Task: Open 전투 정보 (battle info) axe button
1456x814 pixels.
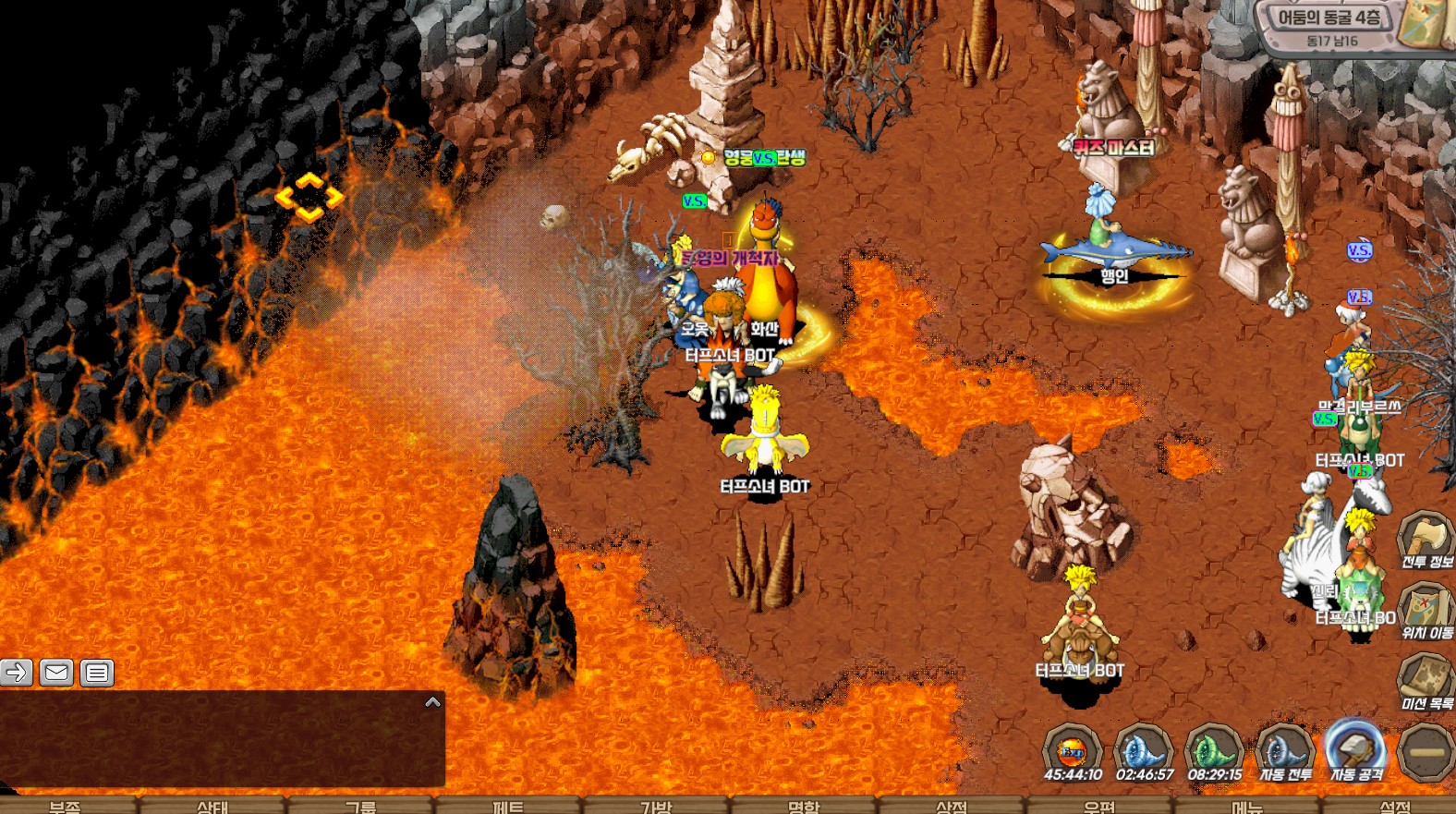Action: (1426, 538)
